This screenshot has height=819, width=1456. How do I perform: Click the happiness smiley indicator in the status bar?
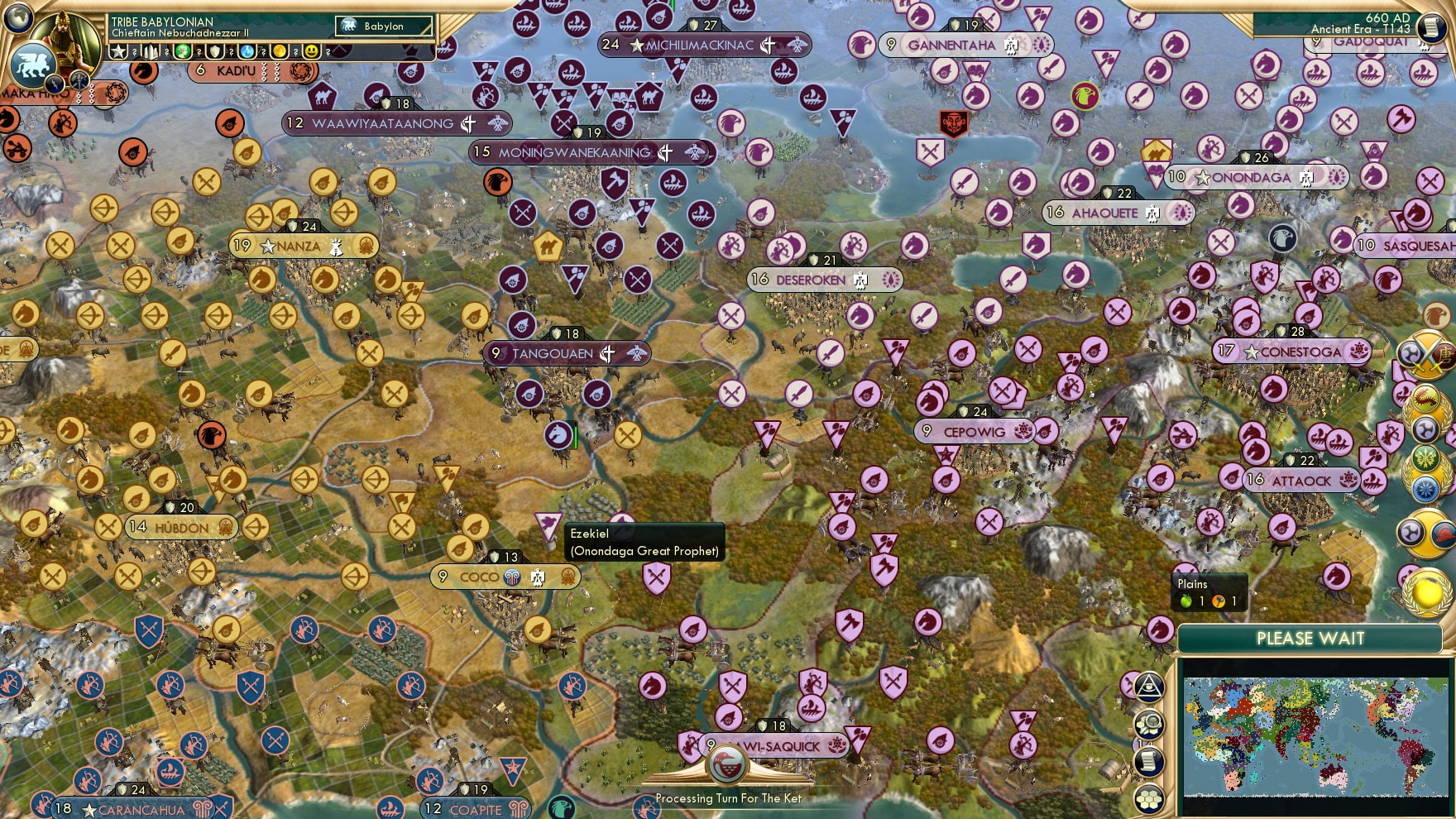pyautogui.click(x=313, y=51)
